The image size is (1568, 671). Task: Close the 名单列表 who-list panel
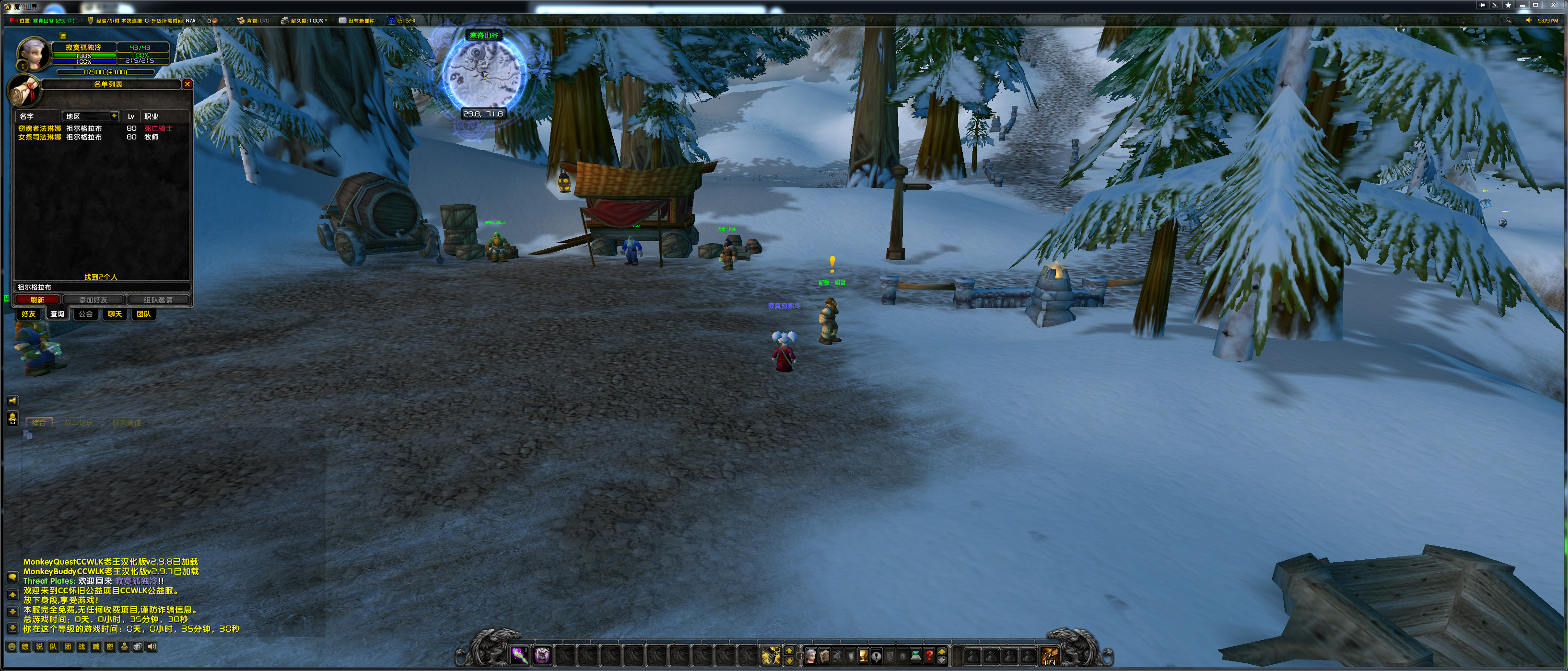187,84
